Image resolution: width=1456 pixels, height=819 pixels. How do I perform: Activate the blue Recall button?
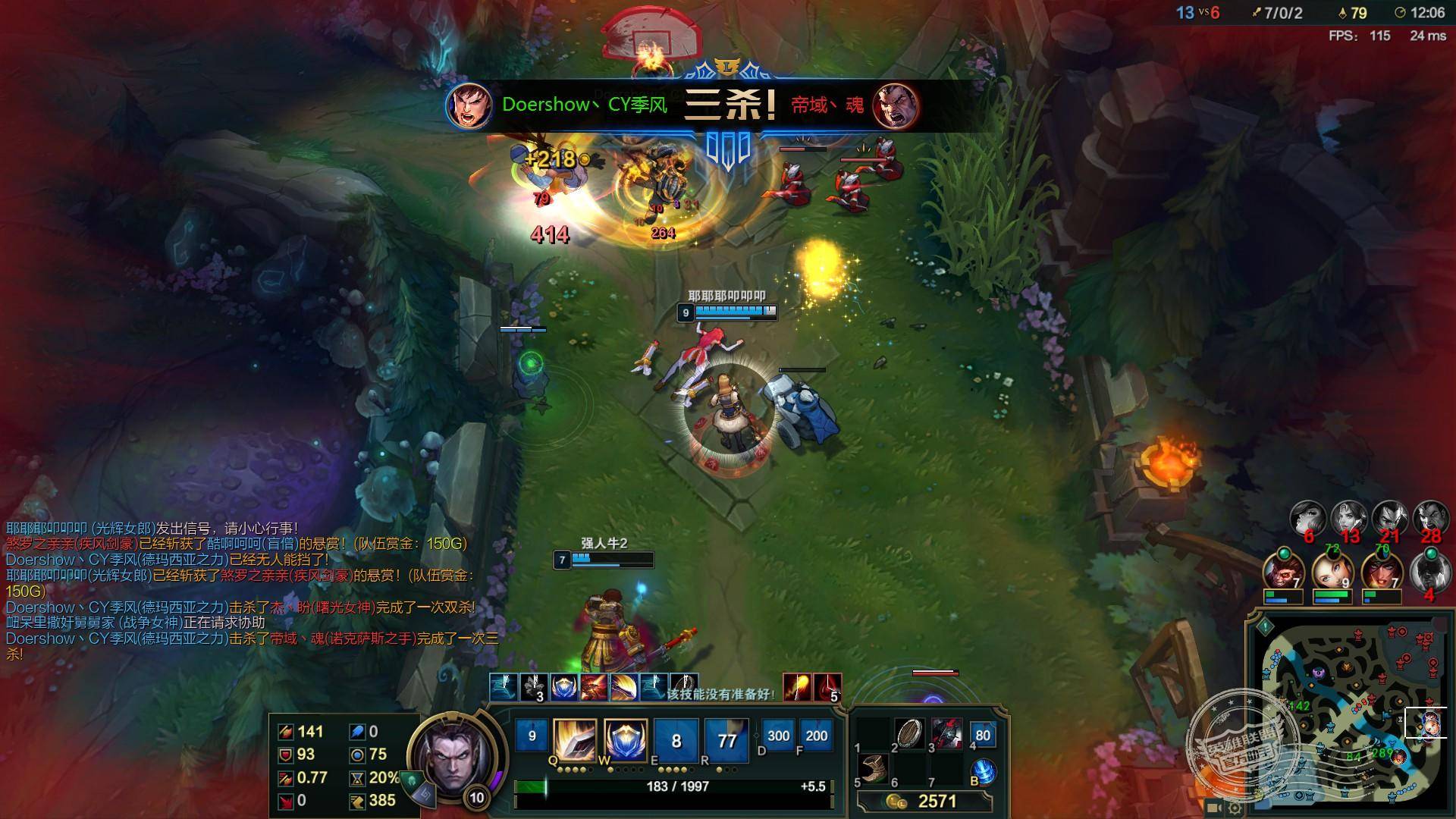pyautogui.click(x=984, y=772)
